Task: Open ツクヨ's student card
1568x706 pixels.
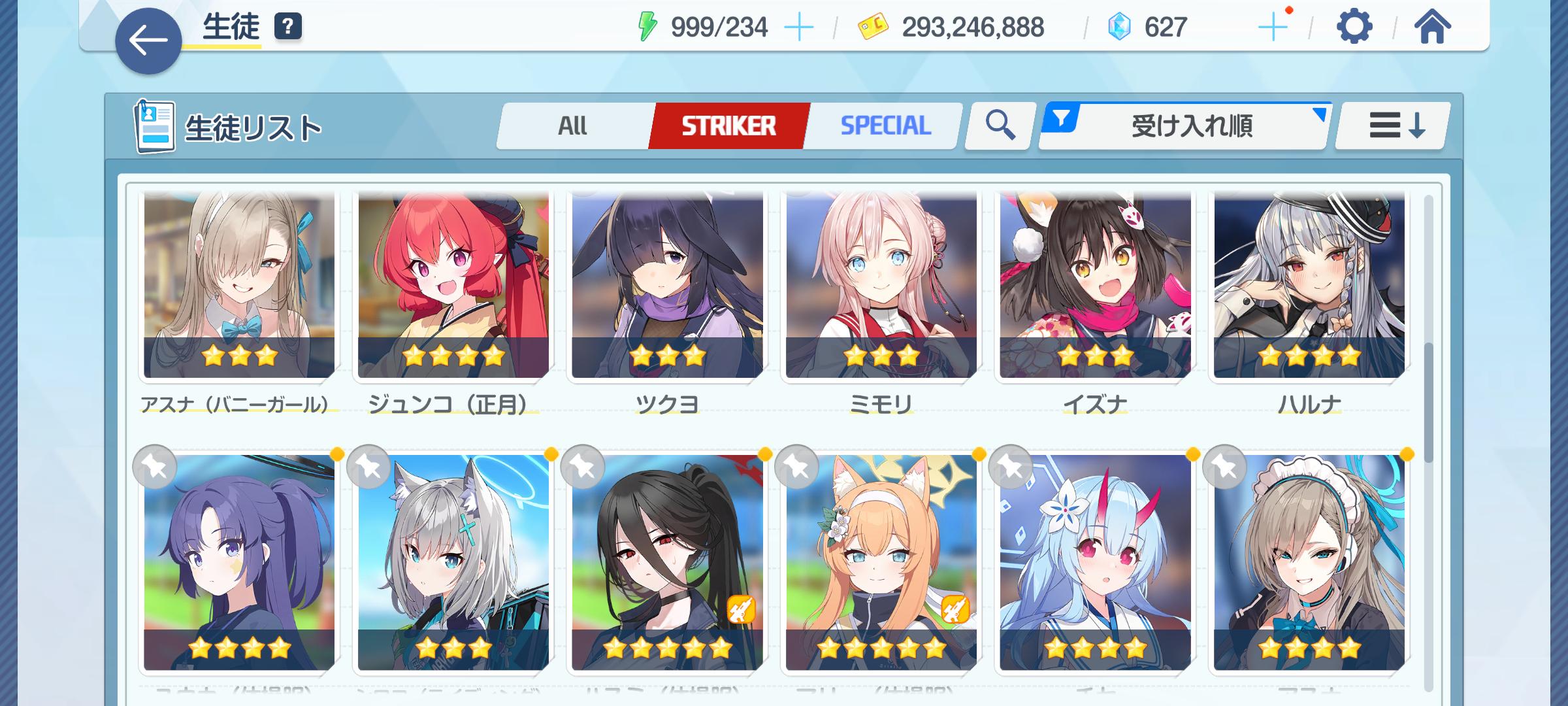Action: point(667,288)
